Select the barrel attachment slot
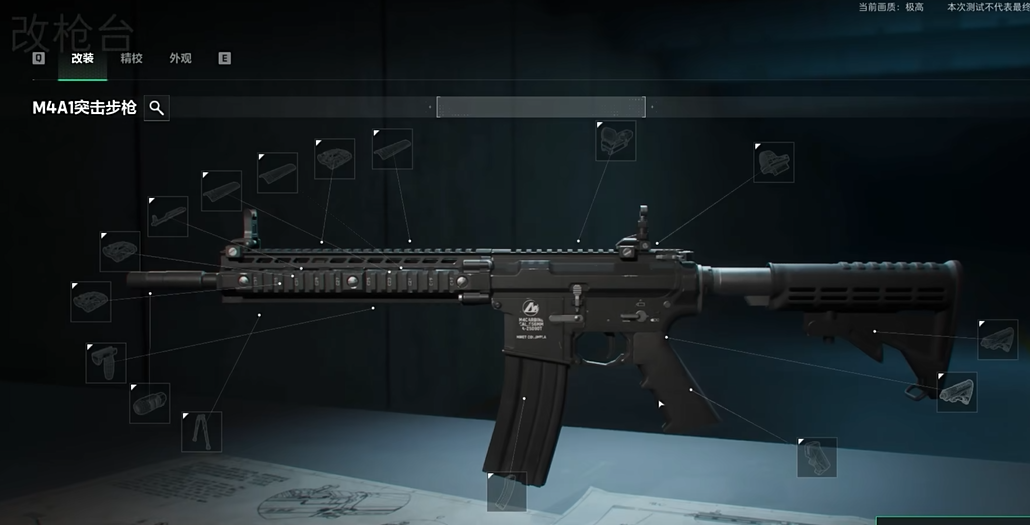The height and width of the screenshot is (525, 1030). pyautogui.click(x=168, y=216)
